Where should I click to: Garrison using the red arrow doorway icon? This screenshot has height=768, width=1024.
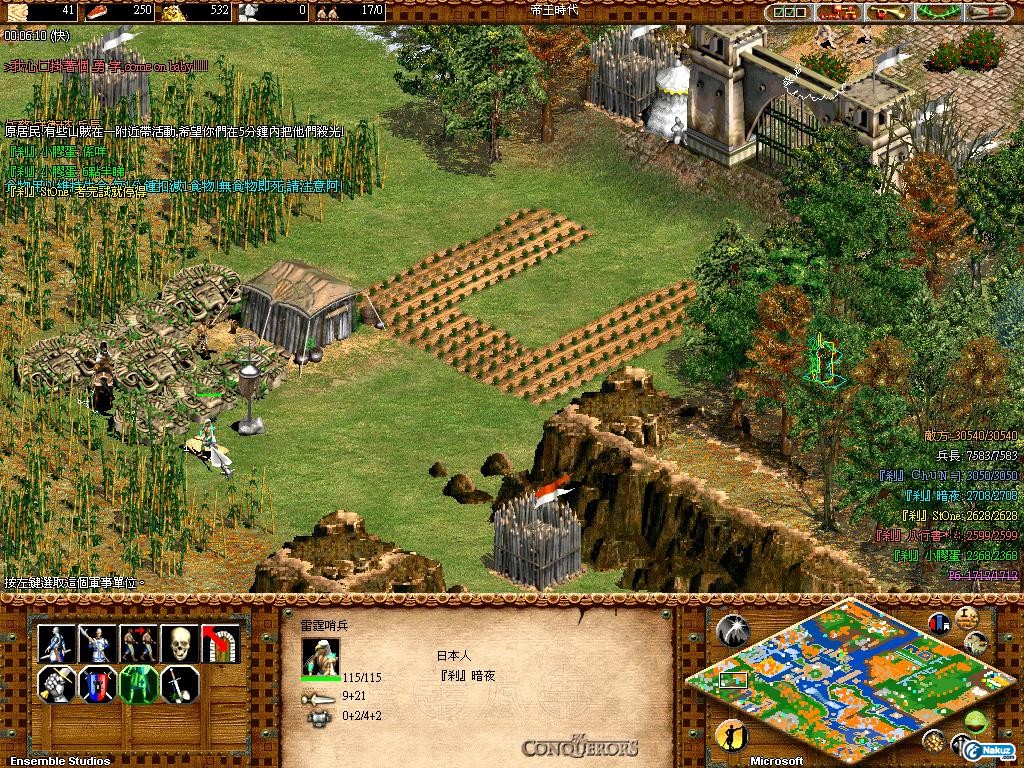pos(221,643)
